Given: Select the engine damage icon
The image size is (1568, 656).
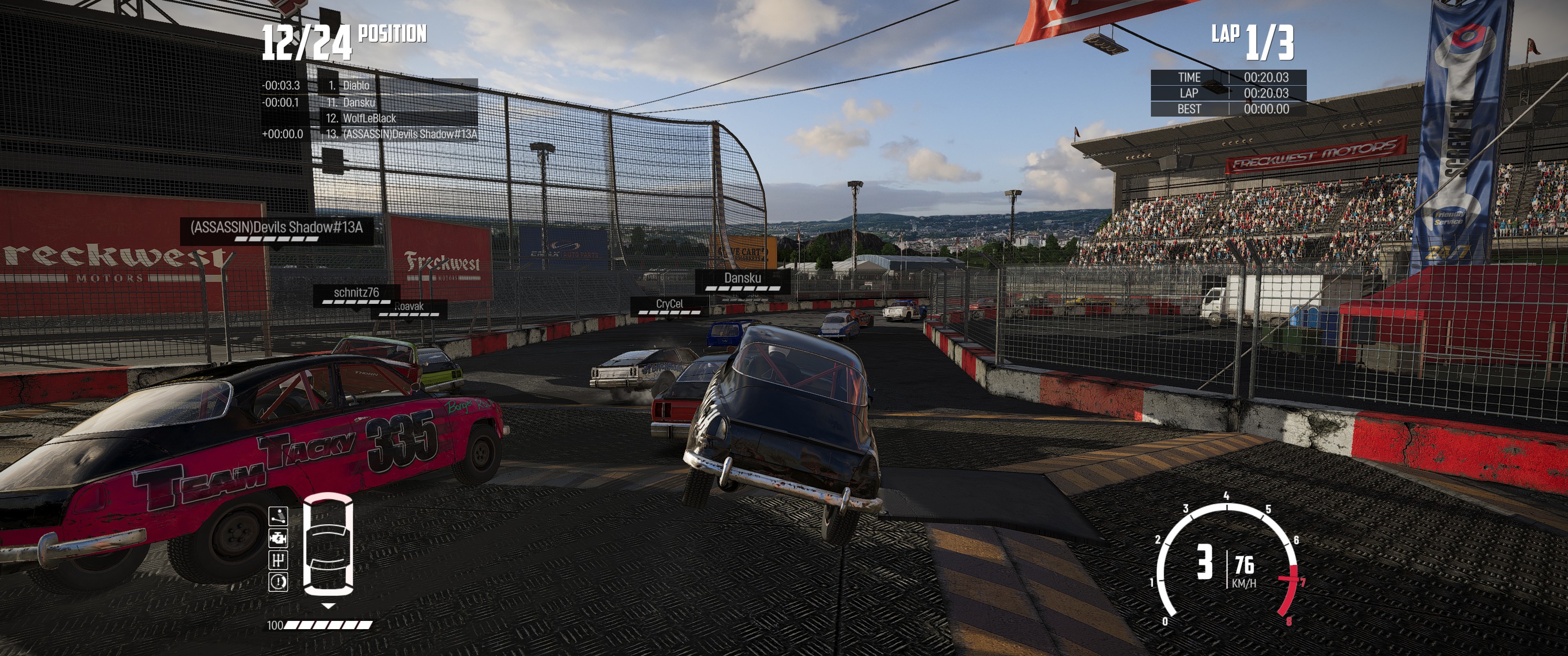Looking at the screenshot, I should 278,538.
